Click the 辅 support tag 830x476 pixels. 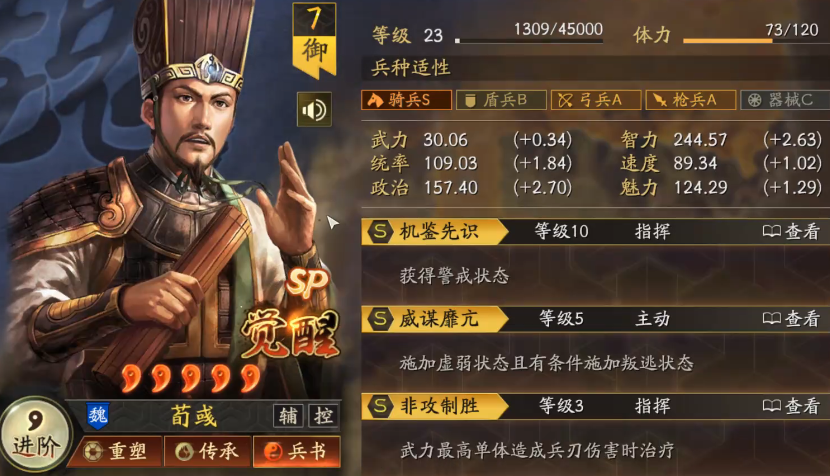coord(288,416)
